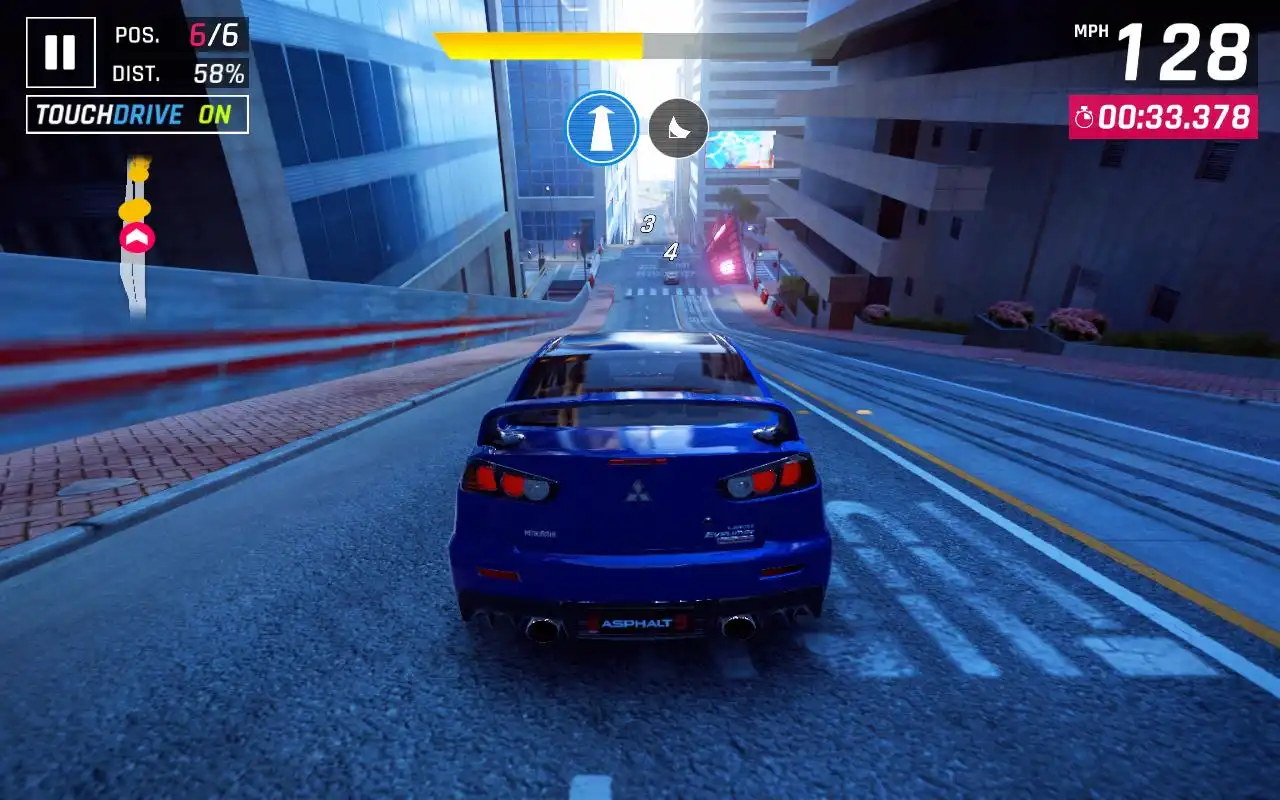This screenshot has width=1280, height=800.
Task: Choose the blue straight-ahead route arrow
Action: [x=602, y=128]
